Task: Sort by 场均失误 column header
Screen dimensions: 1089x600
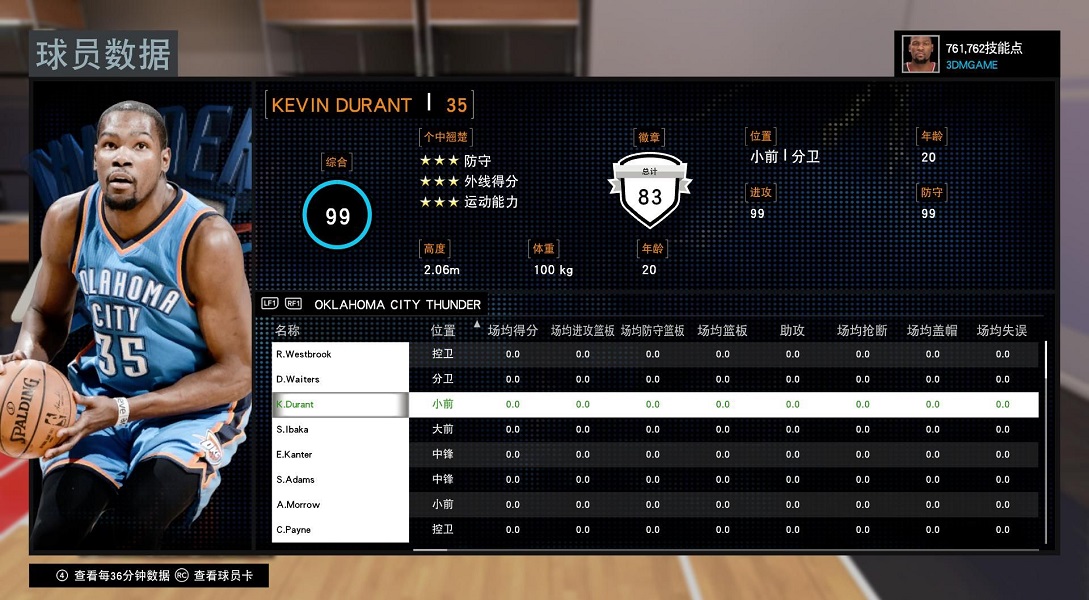Action: point(1002,330)
